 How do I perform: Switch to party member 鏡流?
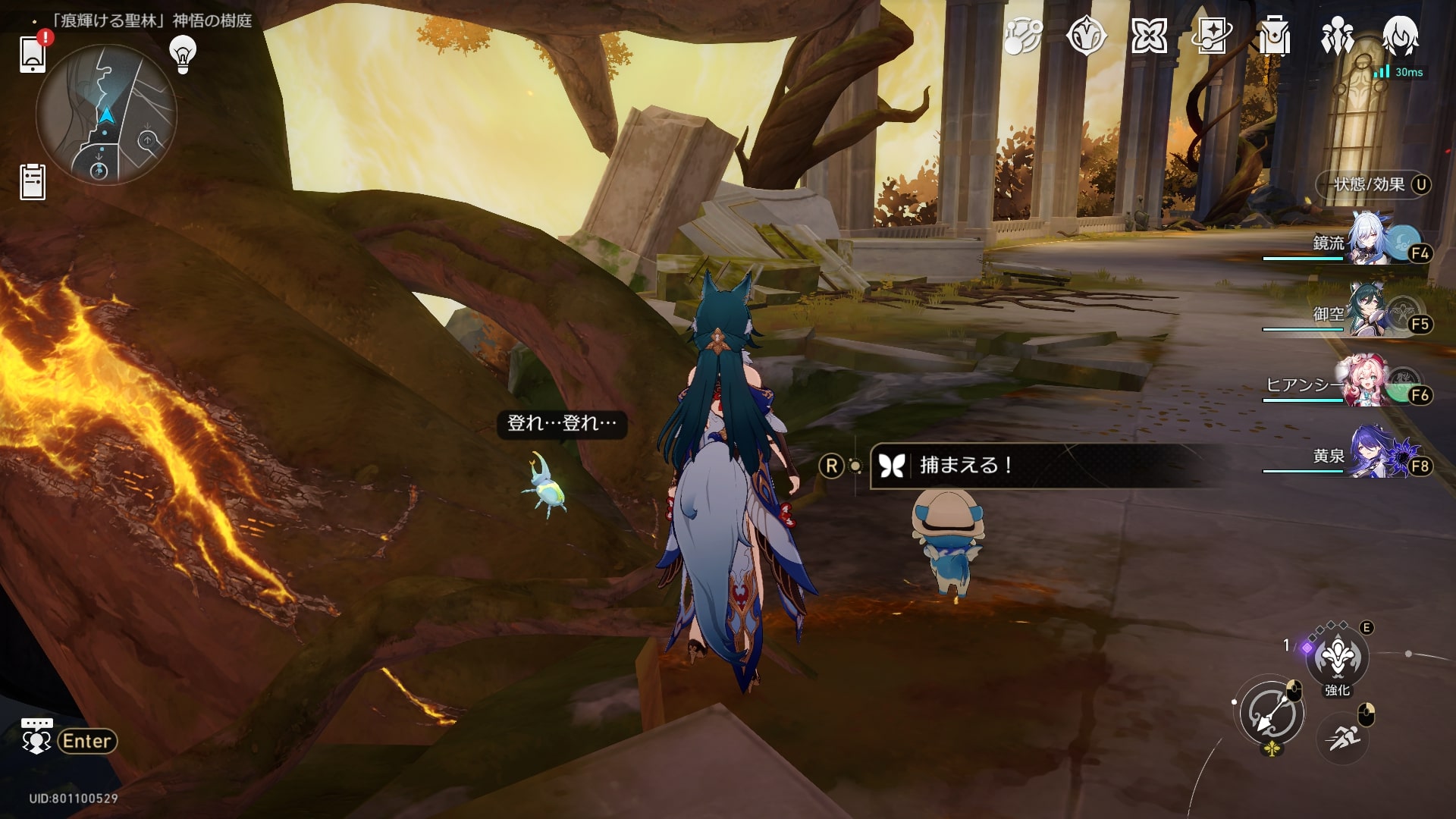click(1369, 244)
